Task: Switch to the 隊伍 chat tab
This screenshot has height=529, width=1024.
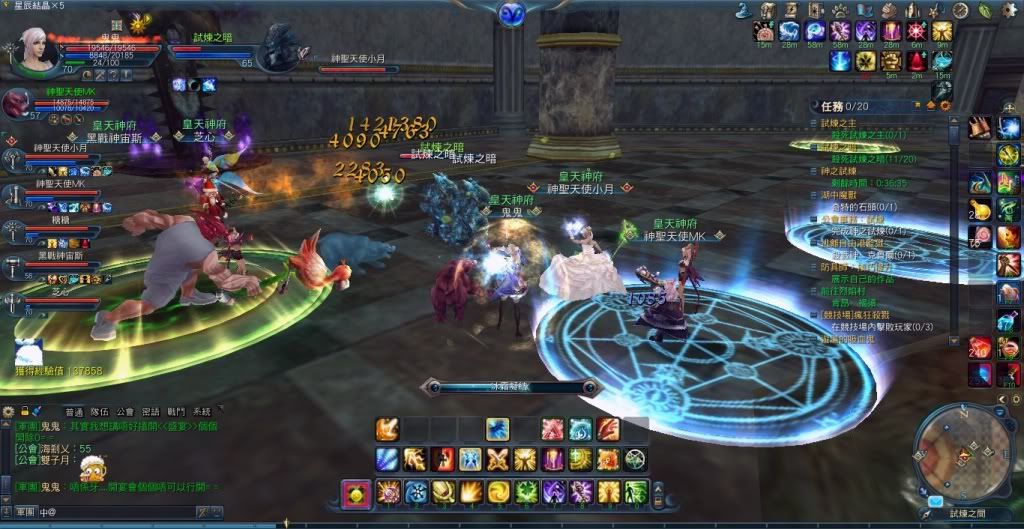Action: pos(100,411)
